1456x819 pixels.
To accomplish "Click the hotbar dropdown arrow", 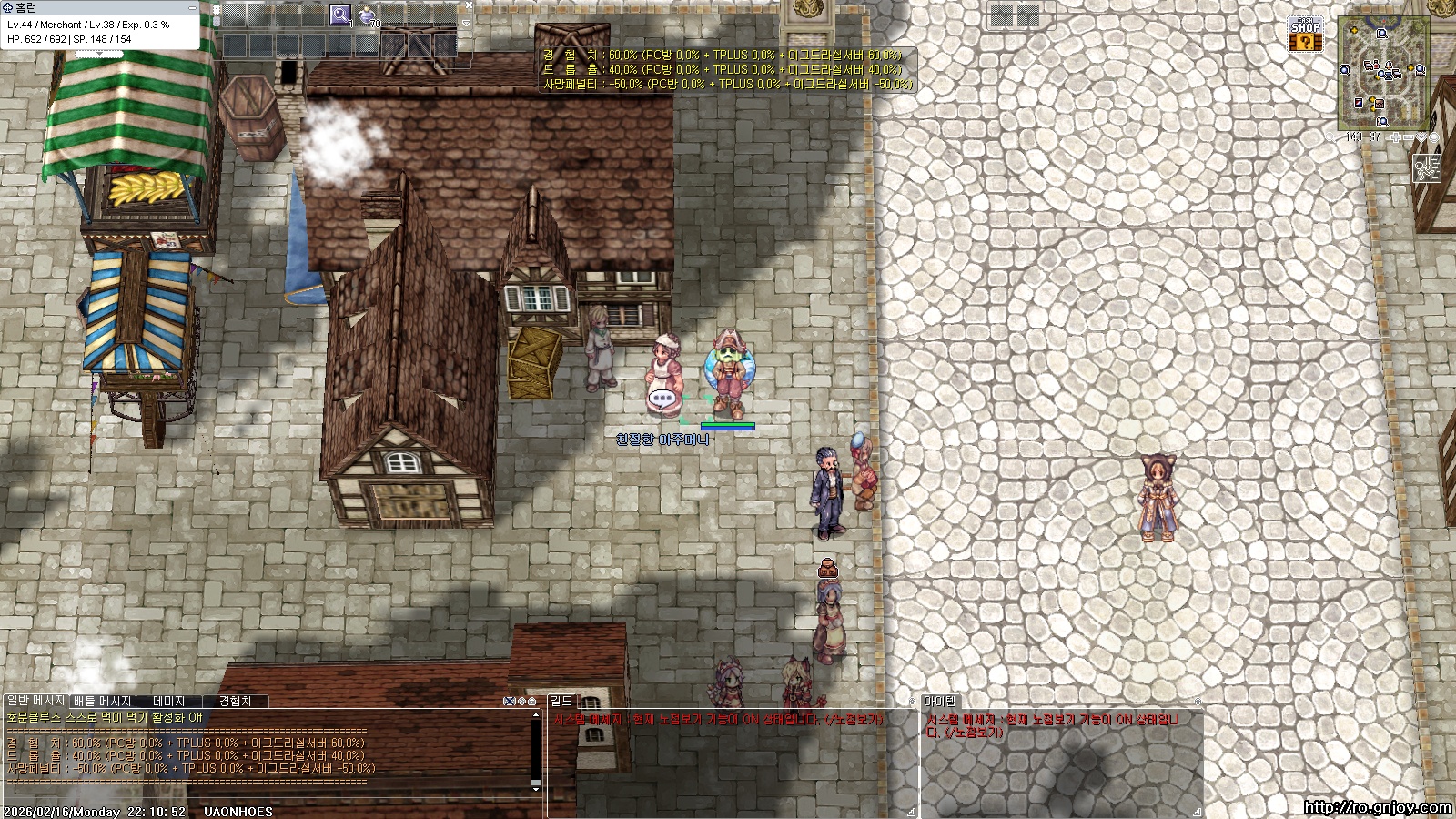I will click(466, 23).
